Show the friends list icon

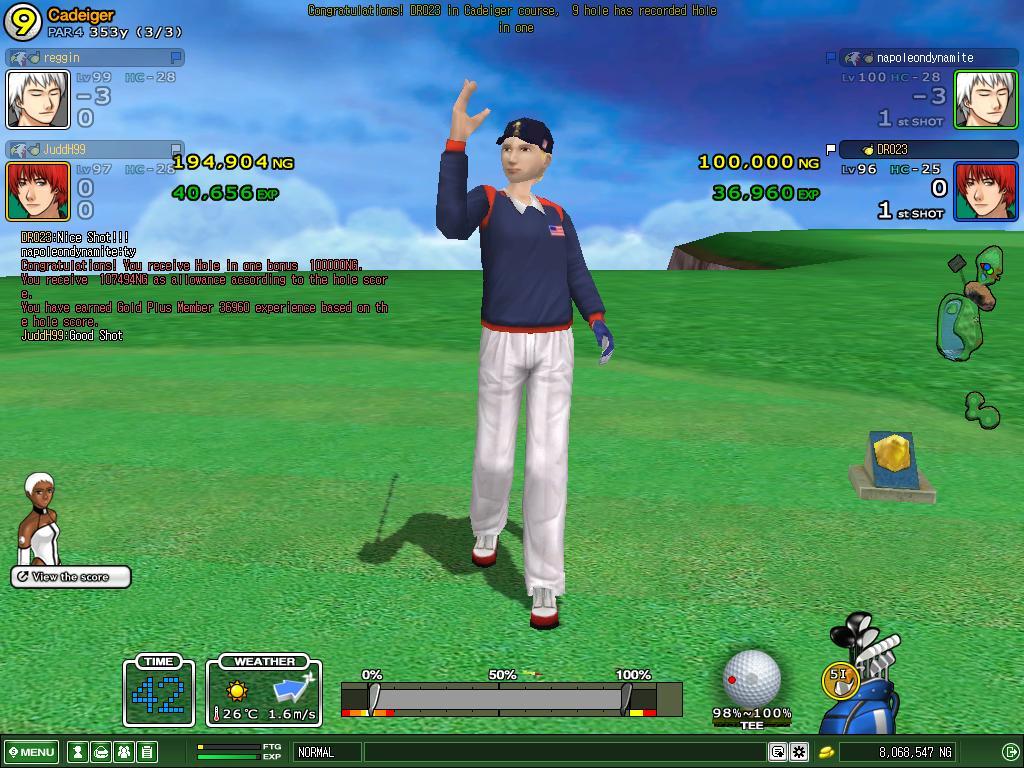pos(124,752)
